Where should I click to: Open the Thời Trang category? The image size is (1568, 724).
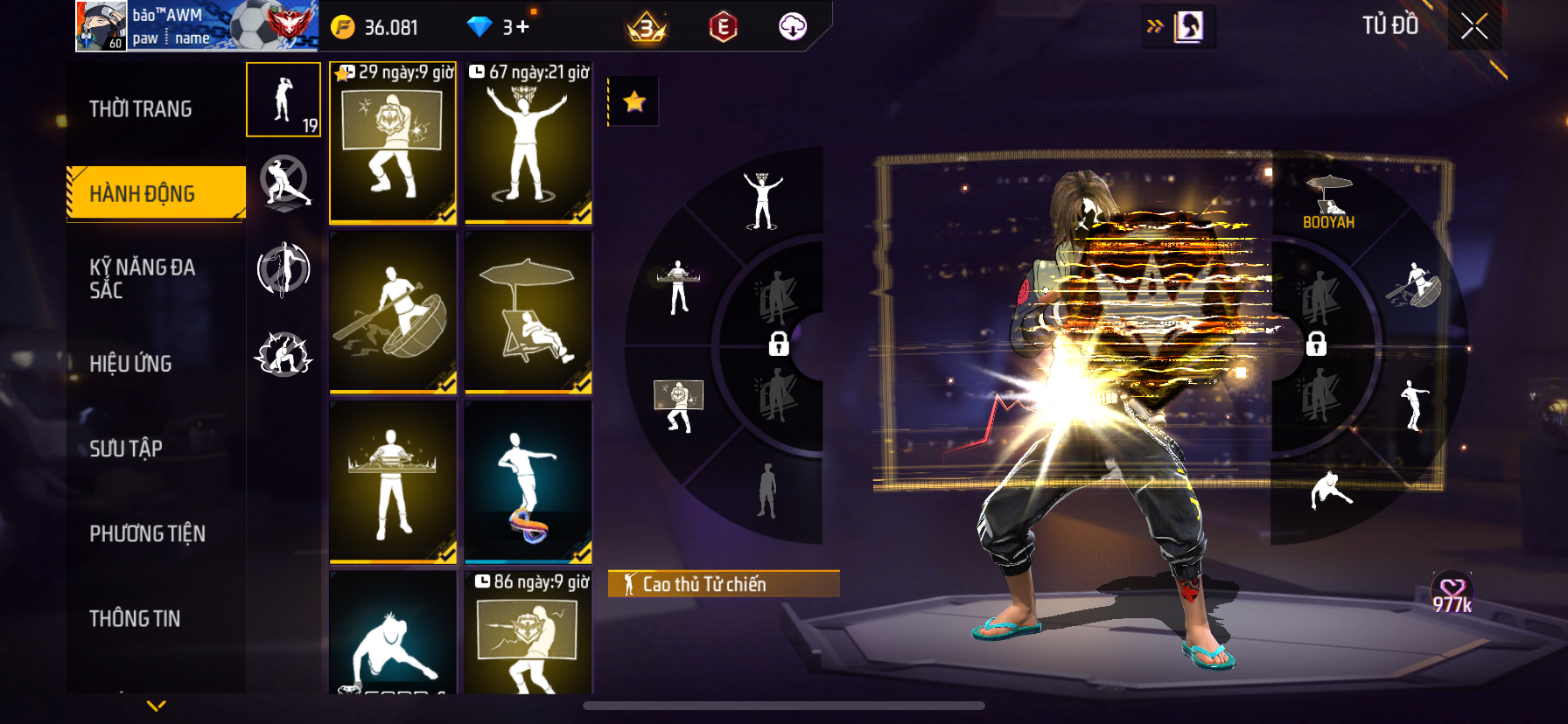pos(141,109)
